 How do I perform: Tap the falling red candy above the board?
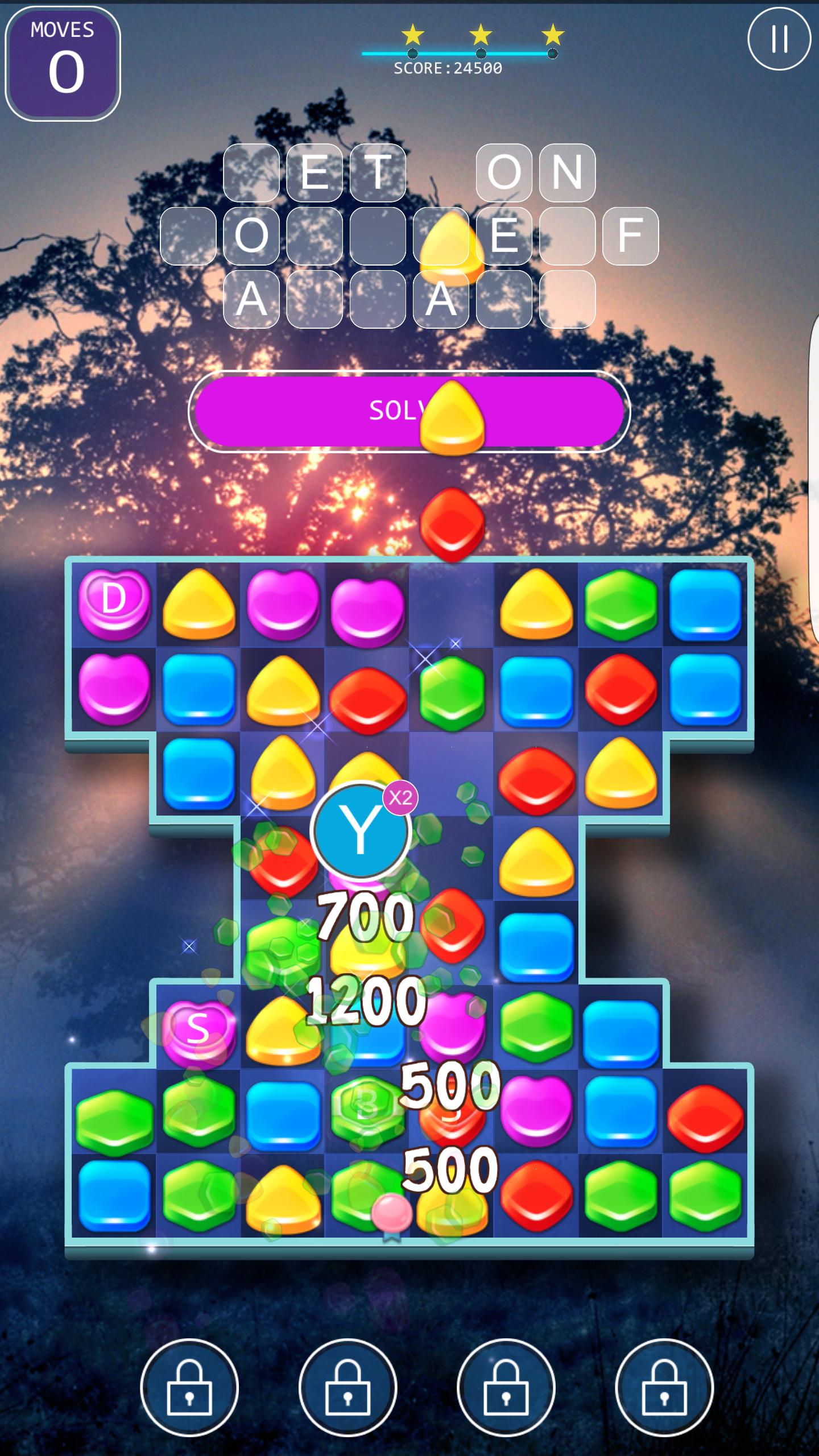[x=452, y=526]
